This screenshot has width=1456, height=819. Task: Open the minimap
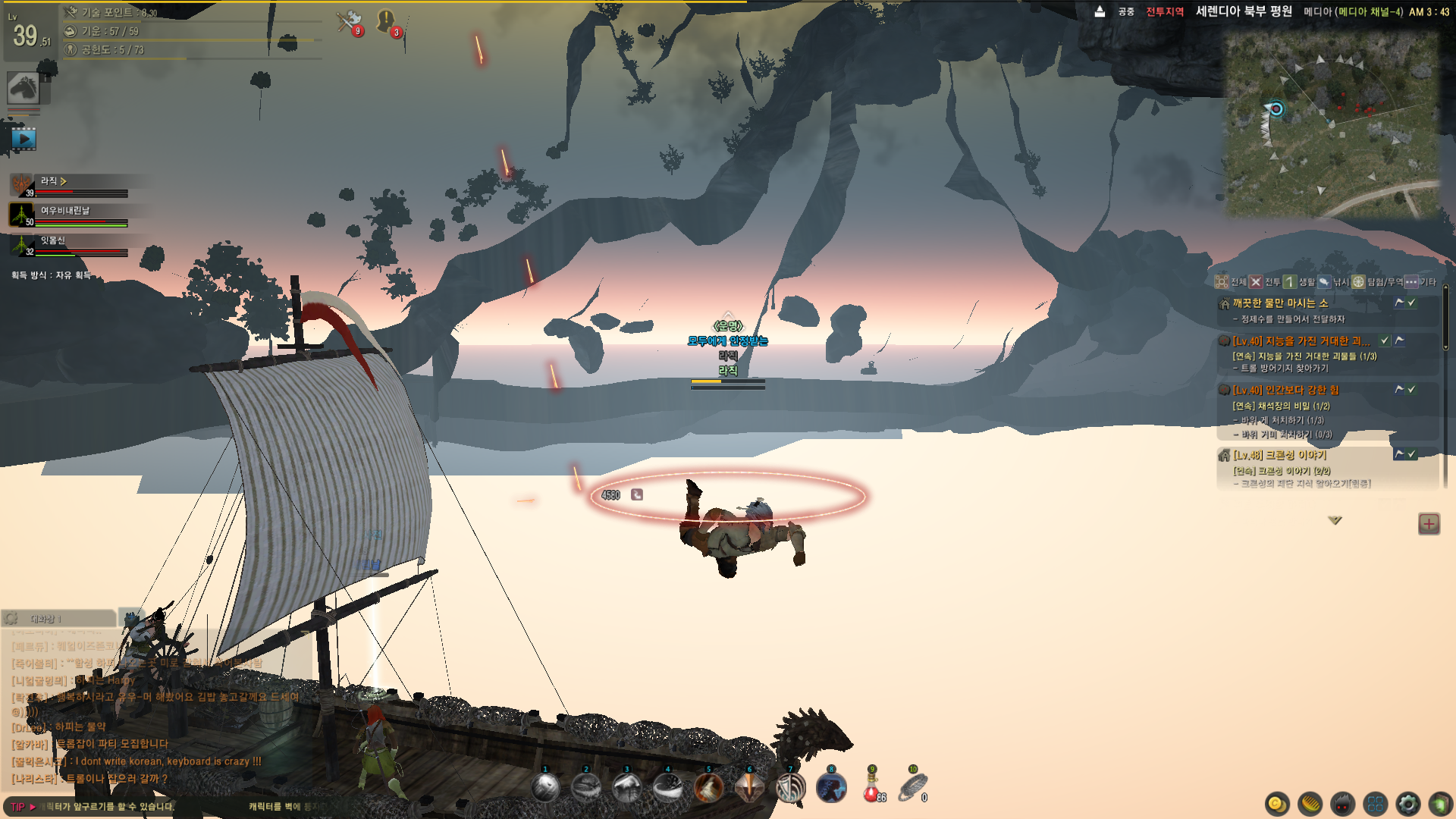[1332, 125]
